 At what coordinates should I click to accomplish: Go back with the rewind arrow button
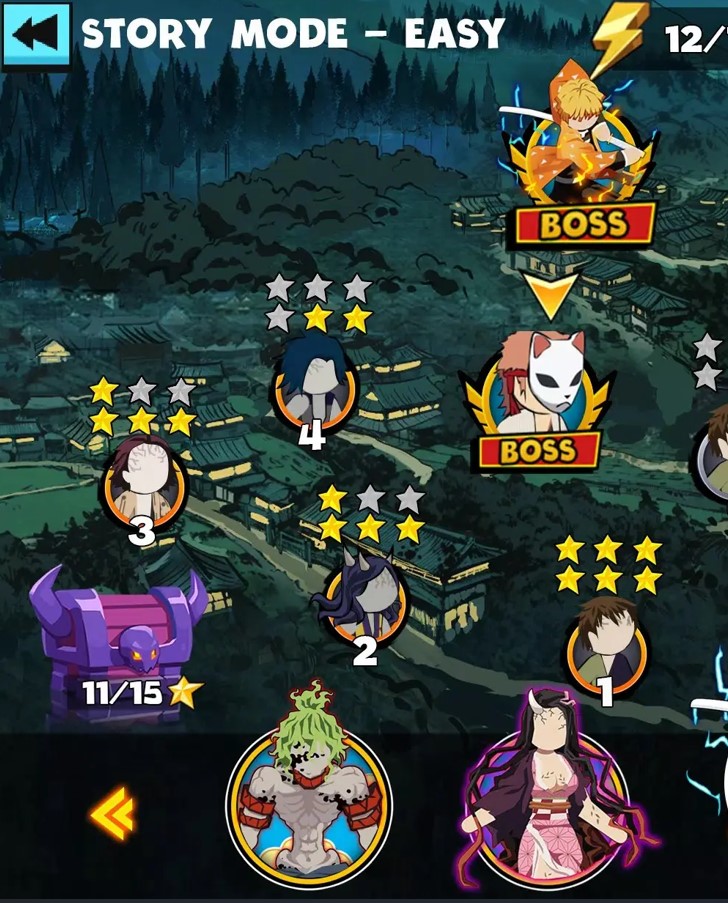36,34
